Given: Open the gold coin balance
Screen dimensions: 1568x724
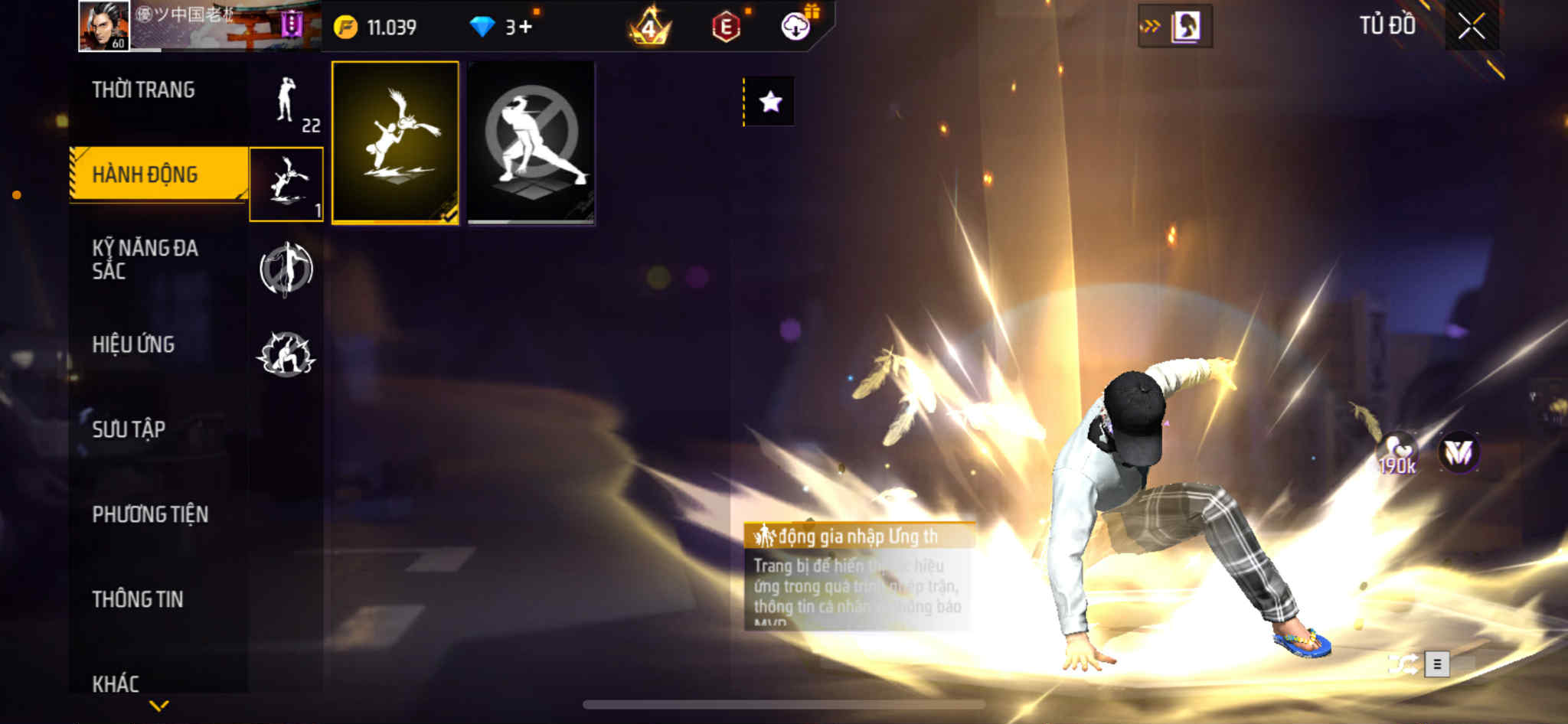Looking at the screenshot, I should tap(376, 28).
